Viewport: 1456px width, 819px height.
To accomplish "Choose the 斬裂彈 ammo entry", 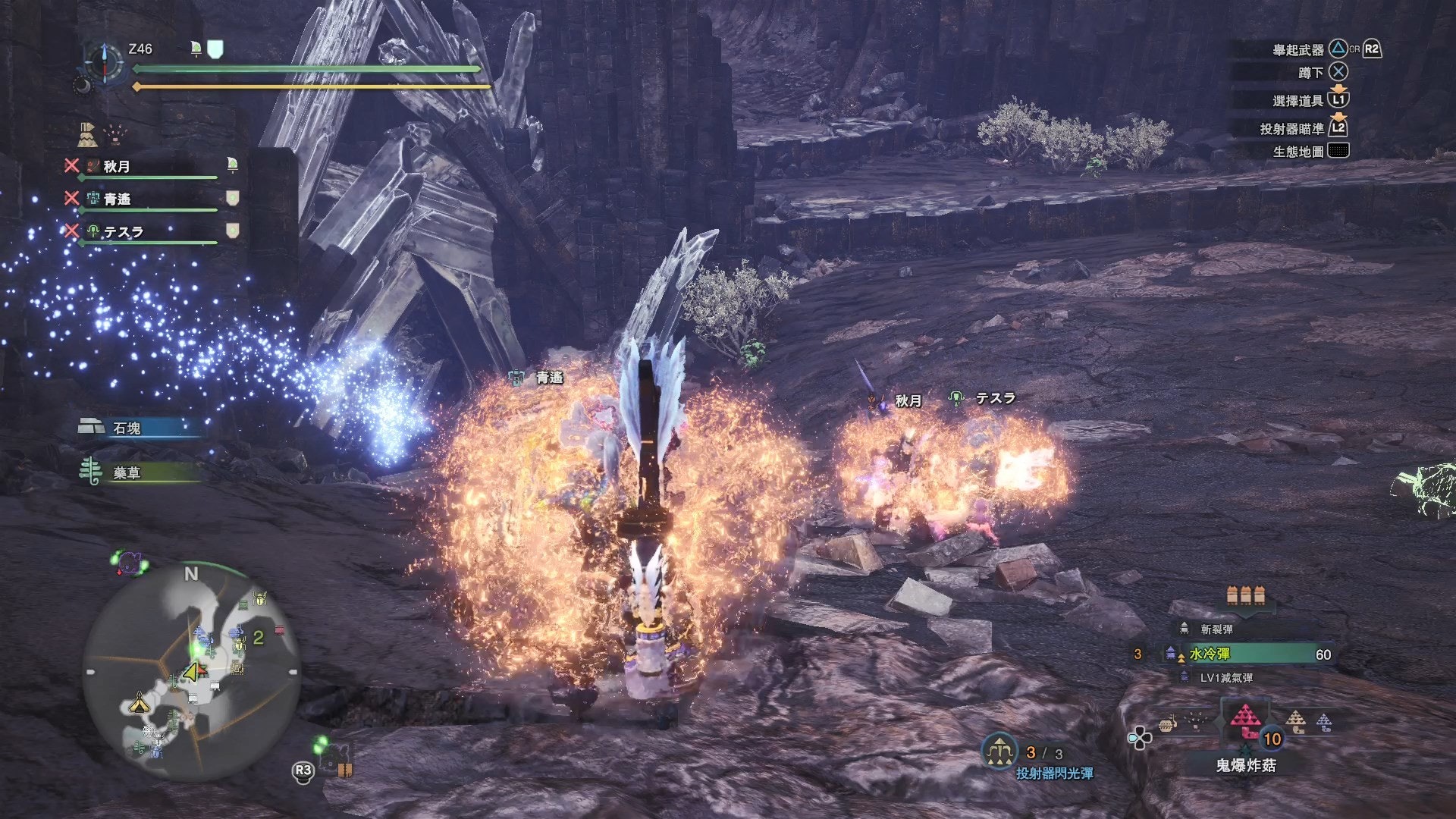I will [1216, 629].
